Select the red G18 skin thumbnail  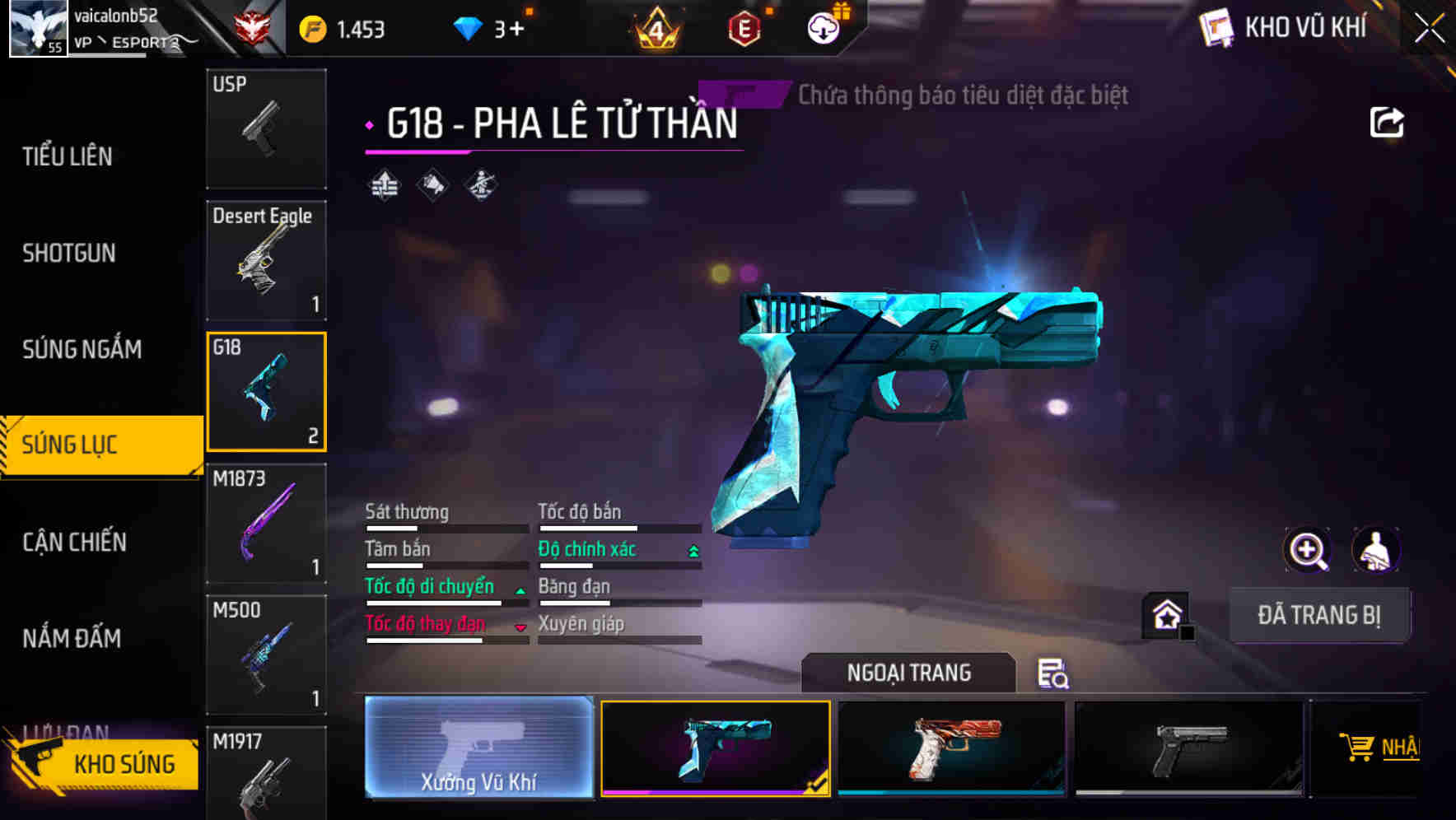pos(951,748)
